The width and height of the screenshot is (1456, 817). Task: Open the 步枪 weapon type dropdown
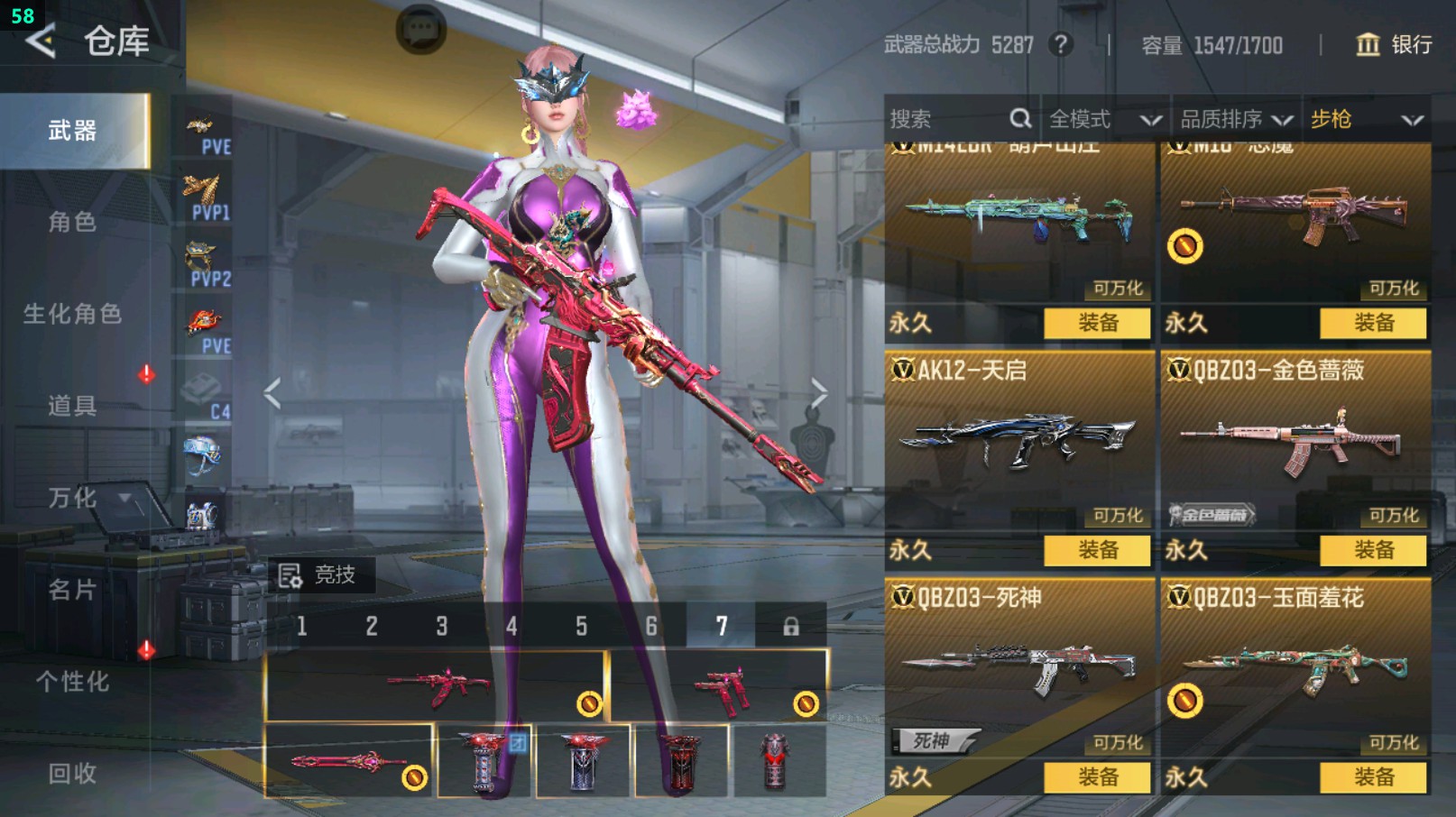click(1366, 119)
